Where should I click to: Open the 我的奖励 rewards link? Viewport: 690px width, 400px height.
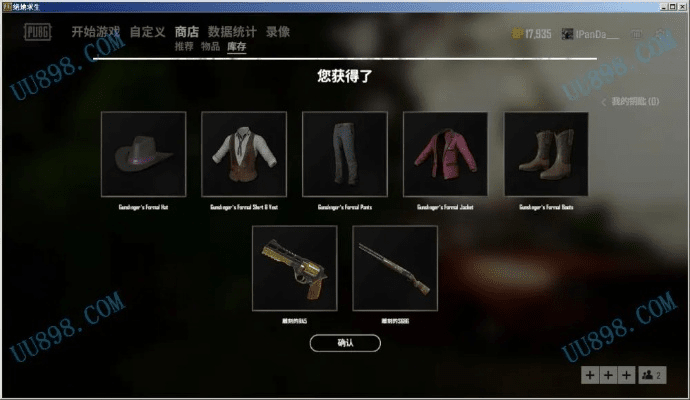point(630,102)
